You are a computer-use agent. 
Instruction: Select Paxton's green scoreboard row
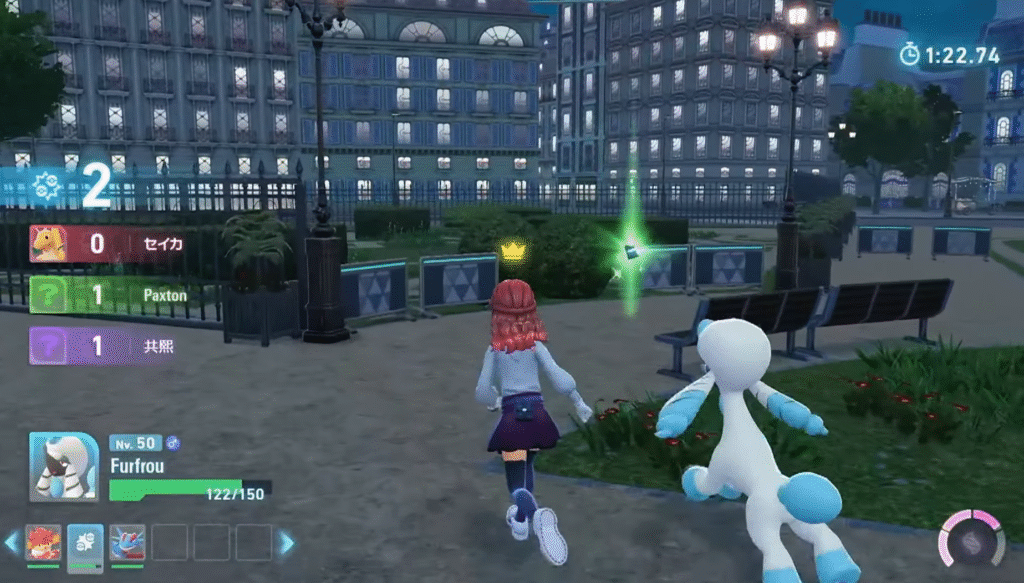click(112, 295)
